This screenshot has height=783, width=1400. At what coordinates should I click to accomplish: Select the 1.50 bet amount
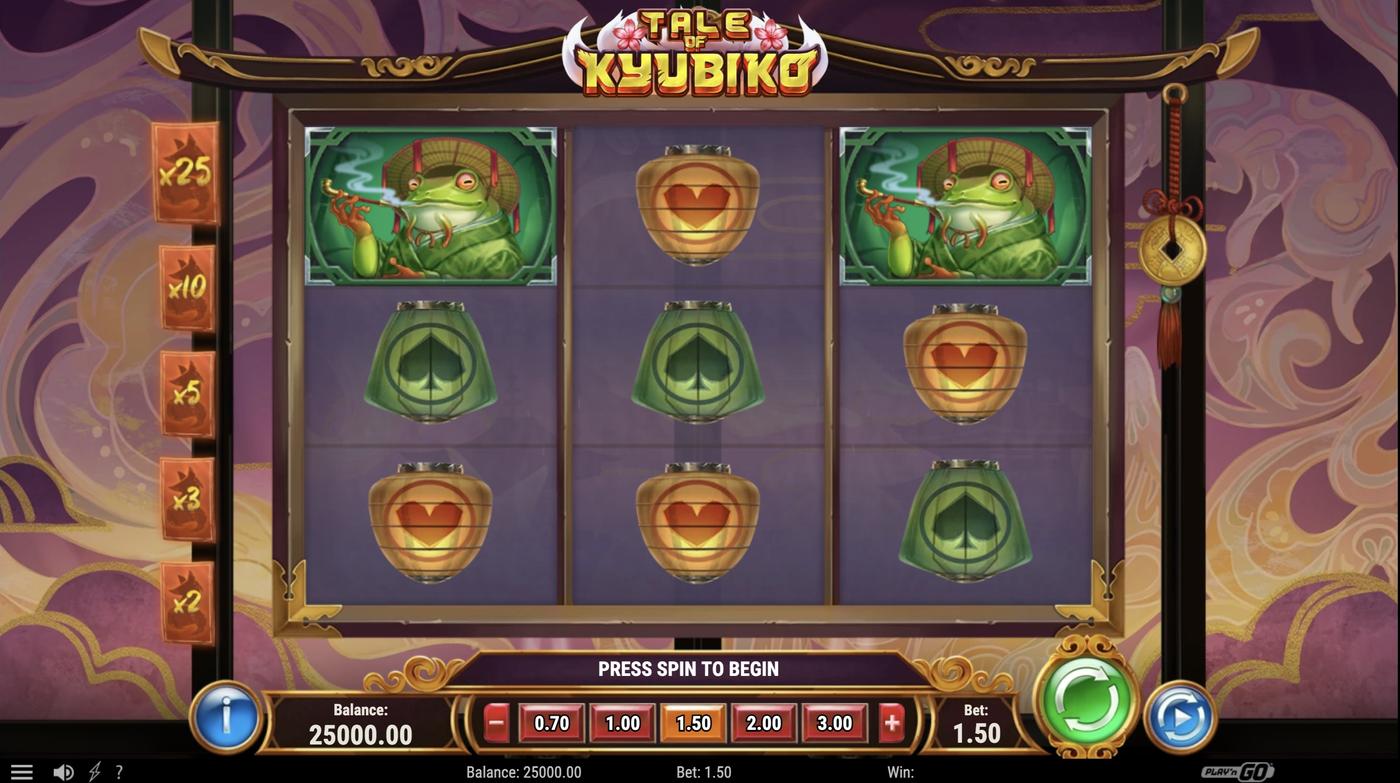click(692, 720)
